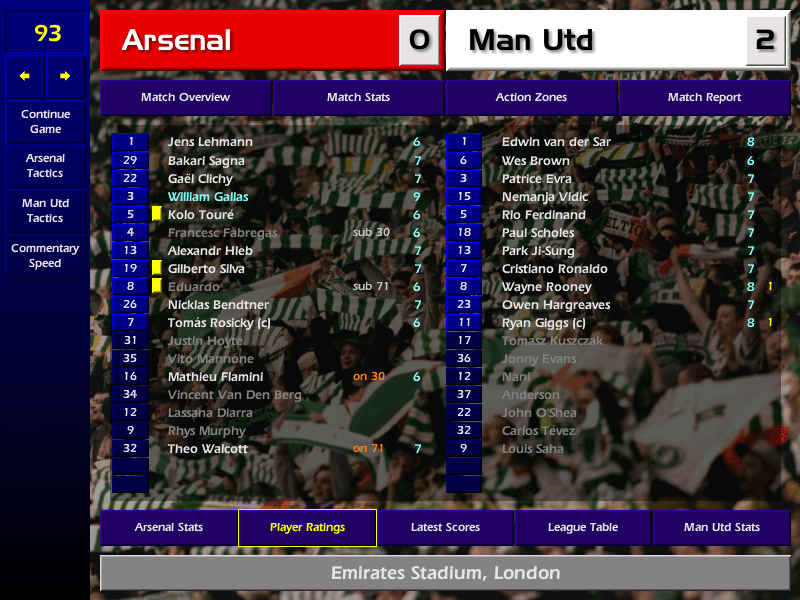800x600 pixels.
Task: View the Latest Scores
Action: [x=445, y=527]
